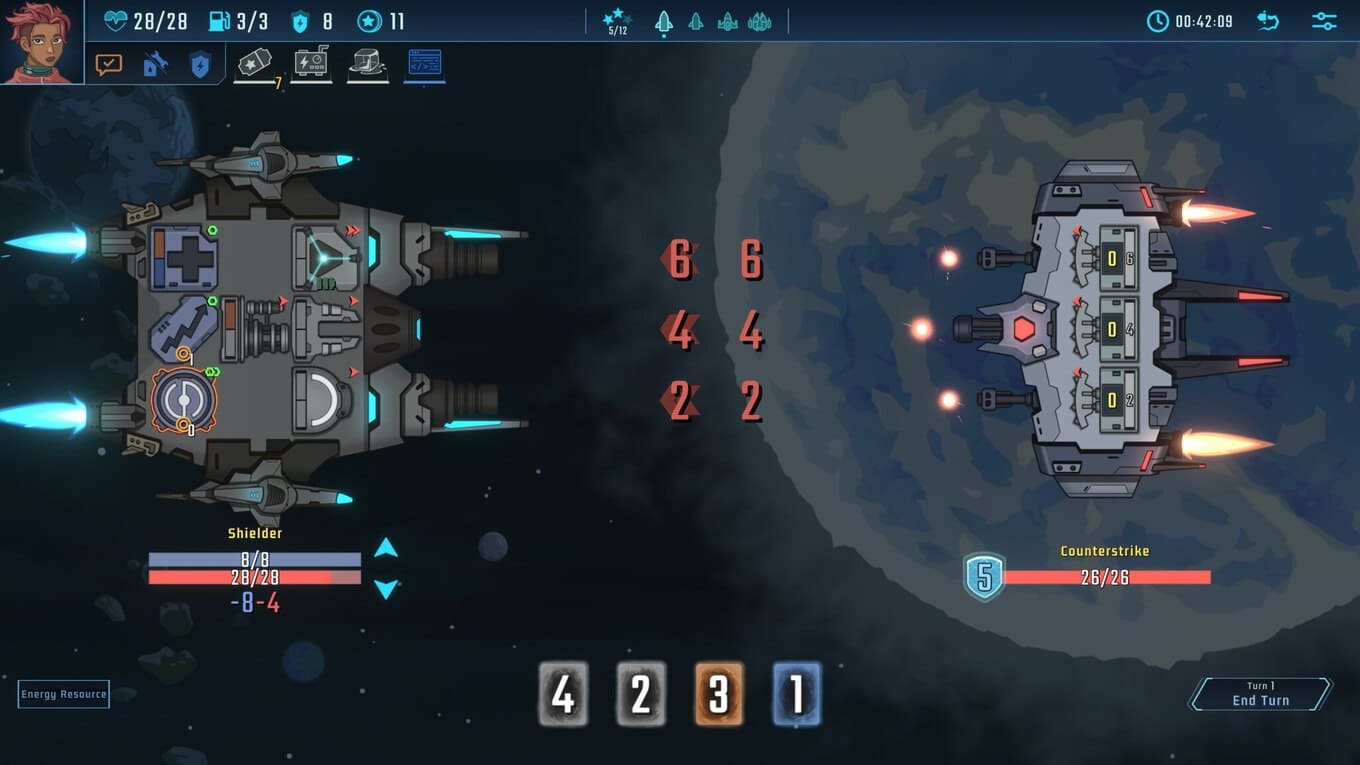Pick the grey energy die showing 2
The height and width of the screenshot is (765, 1360).
click(x=641, y=694)
